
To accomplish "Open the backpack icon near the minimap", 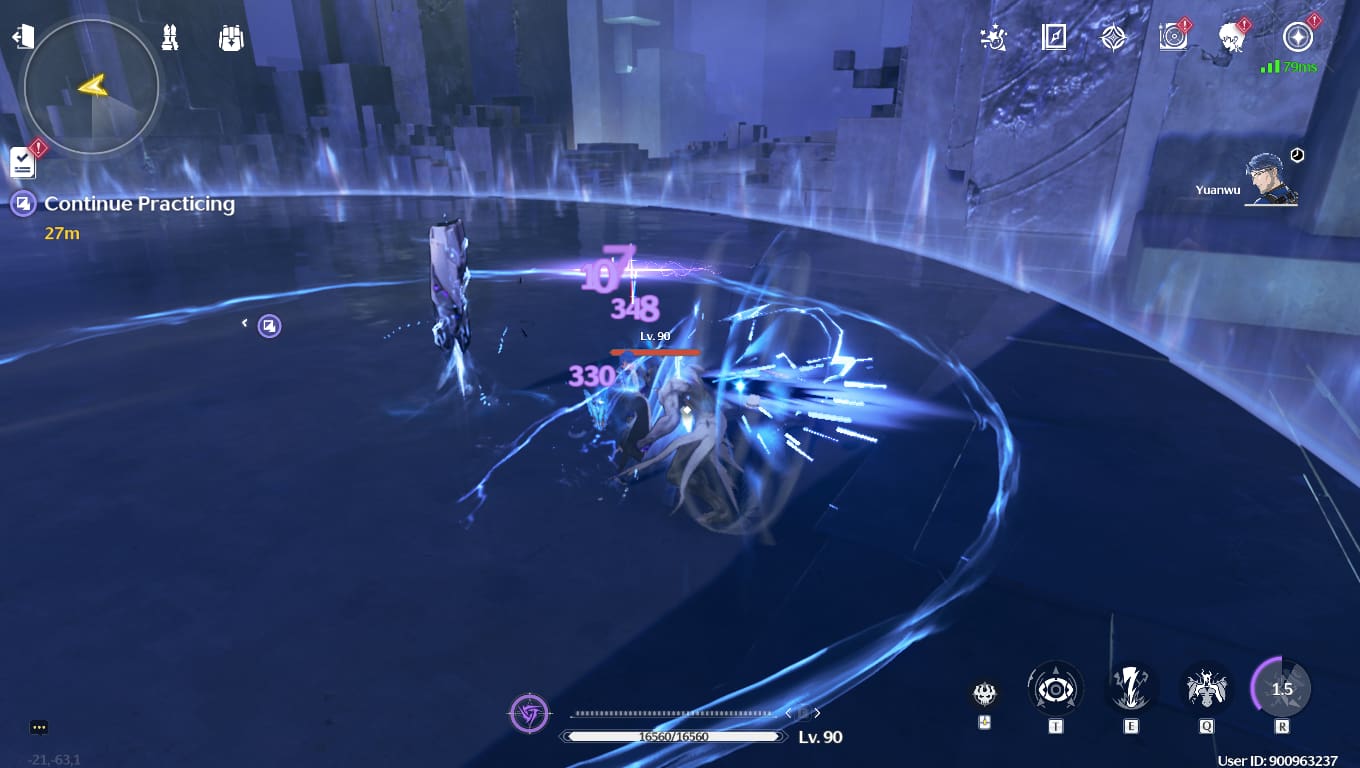I will coord(230,36).
